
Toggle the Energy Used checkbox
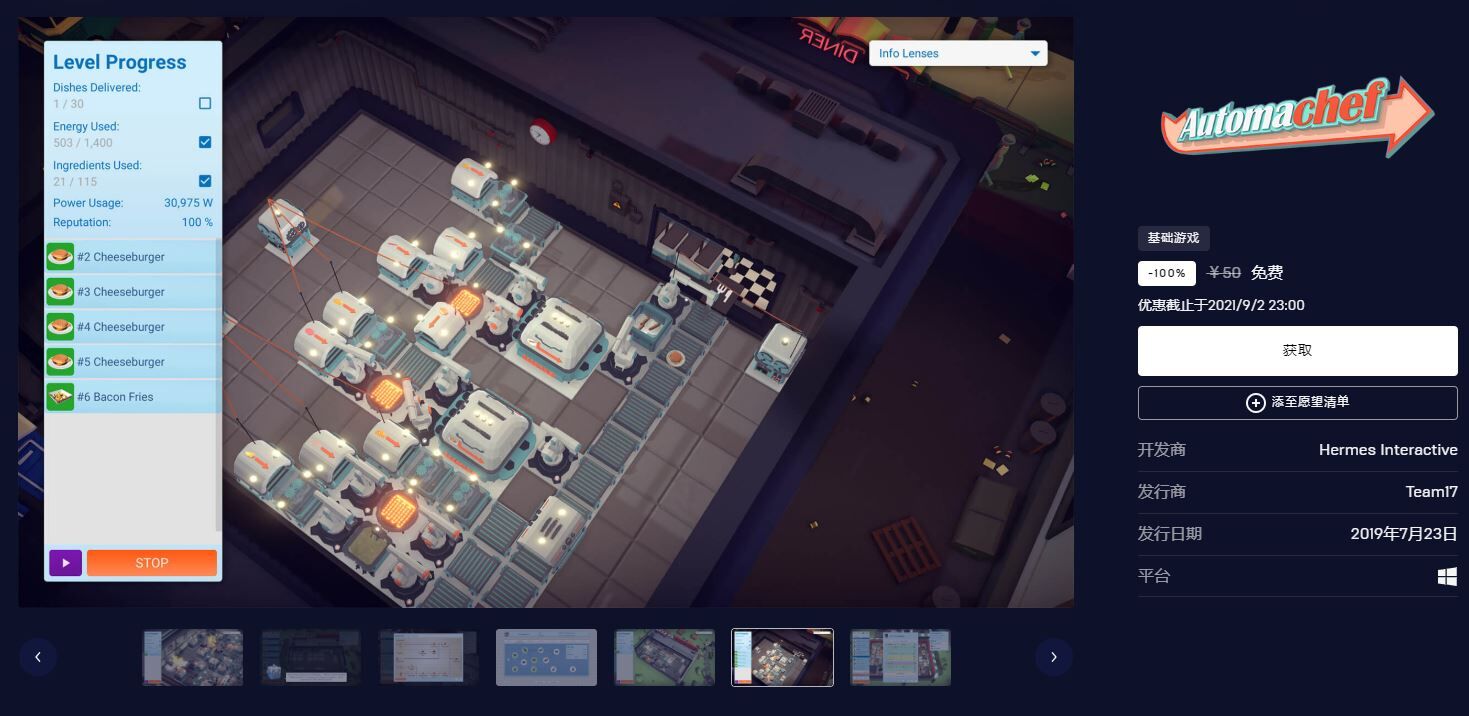point(205,142)
